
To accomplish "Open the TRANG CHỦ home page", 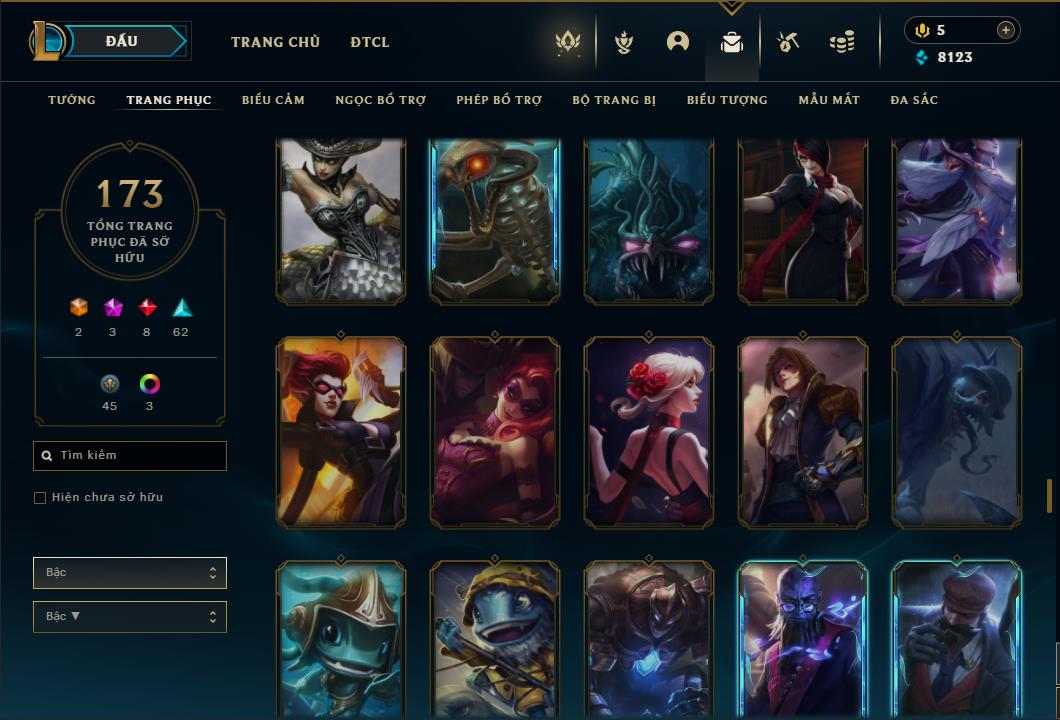I will pyautogui.click(x=275, y=42).
